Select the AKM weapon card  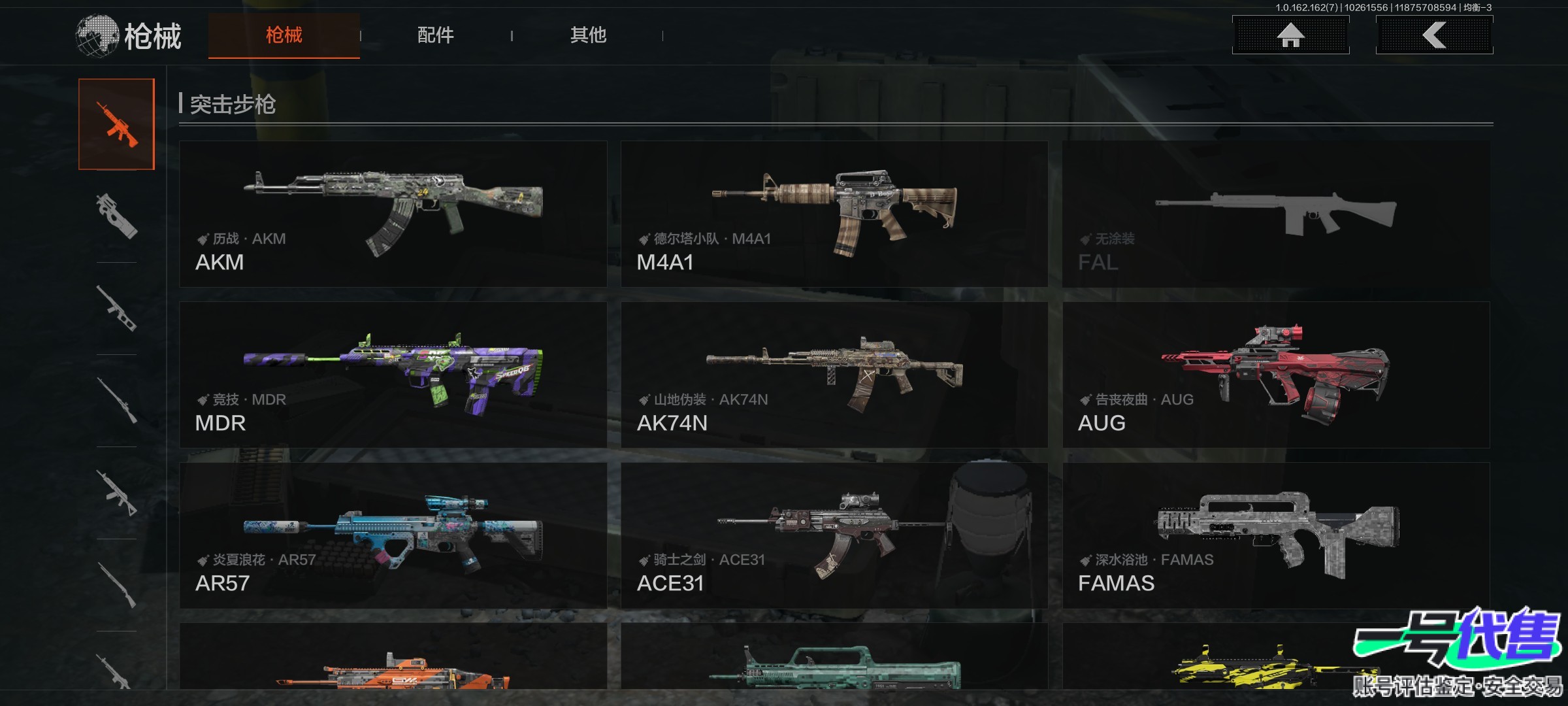click(x=393, y=214)
